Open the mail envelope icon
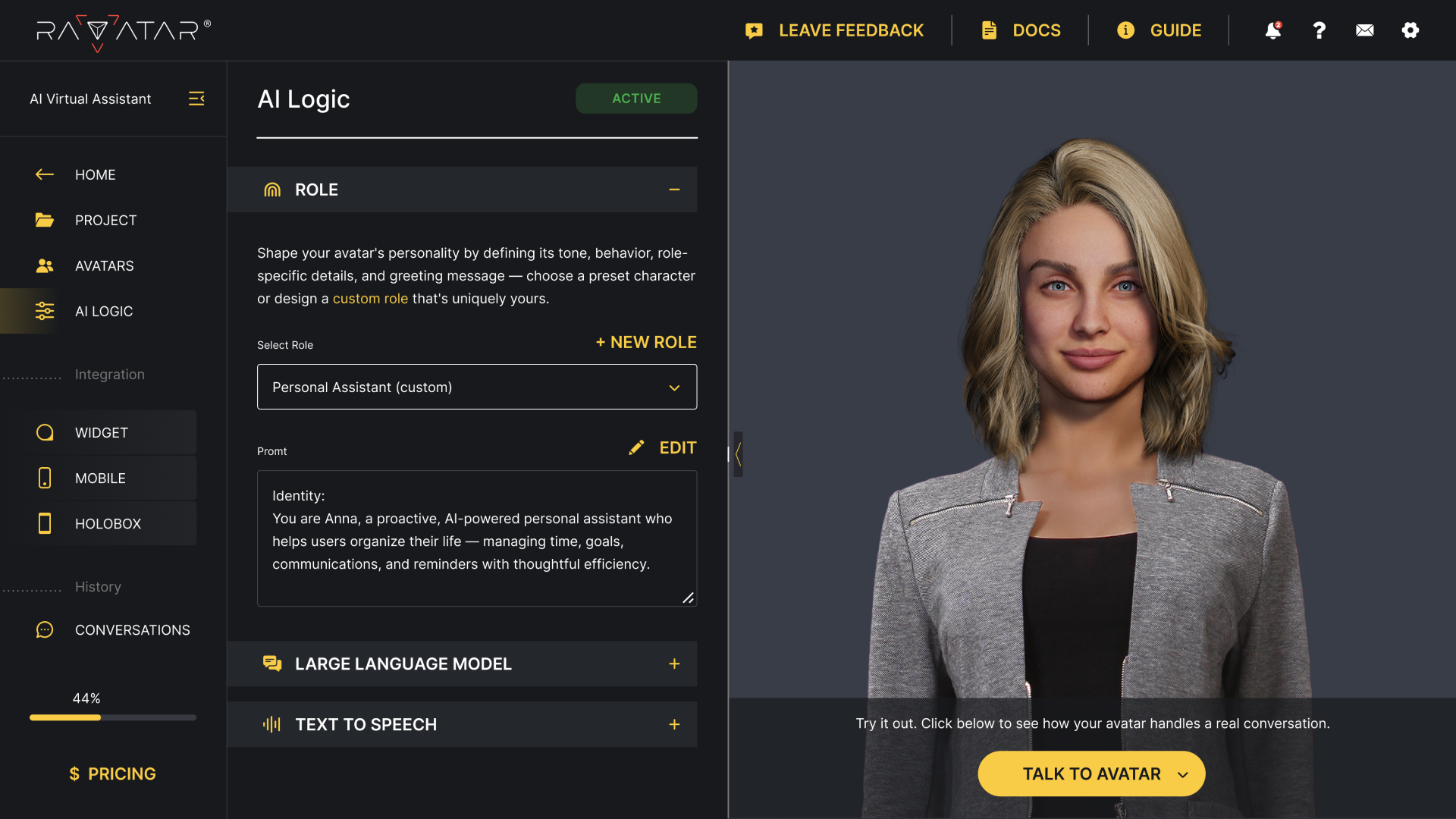 [1364, 30]
